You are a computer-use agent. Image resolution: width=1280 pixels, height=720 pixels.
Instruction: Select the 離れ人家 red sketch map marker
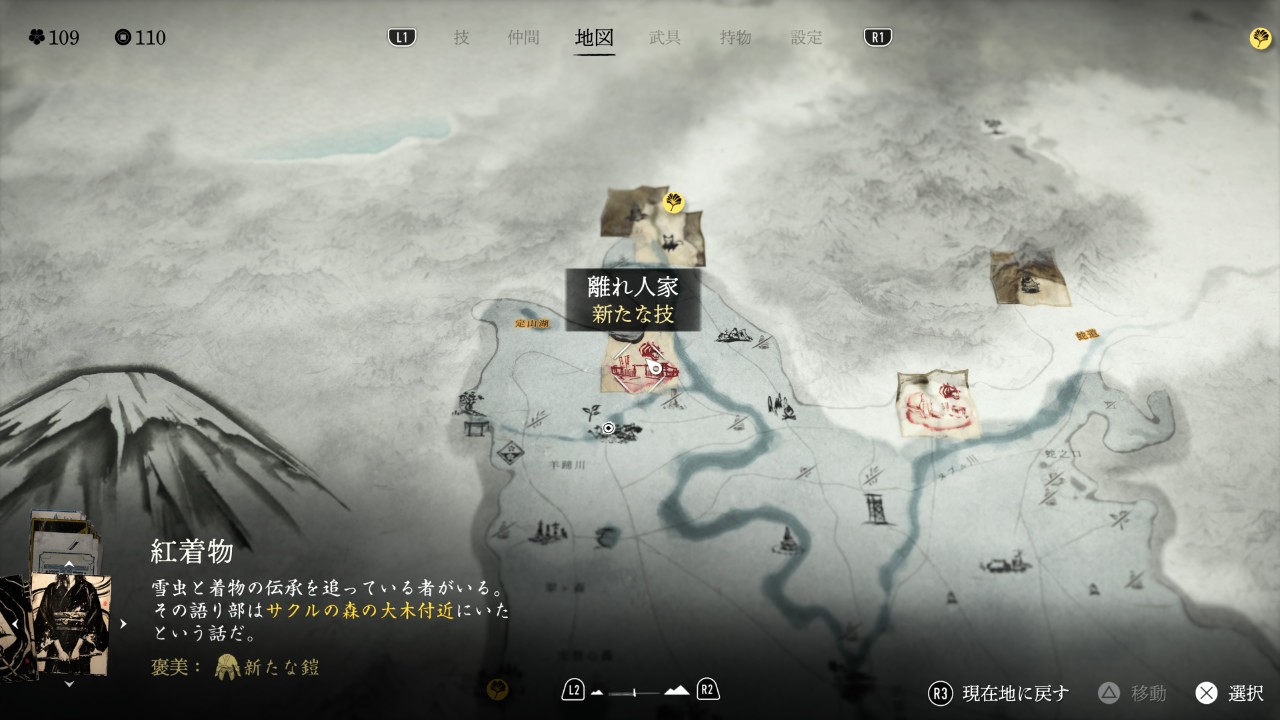pyautogui.click(x=641, y=367)
